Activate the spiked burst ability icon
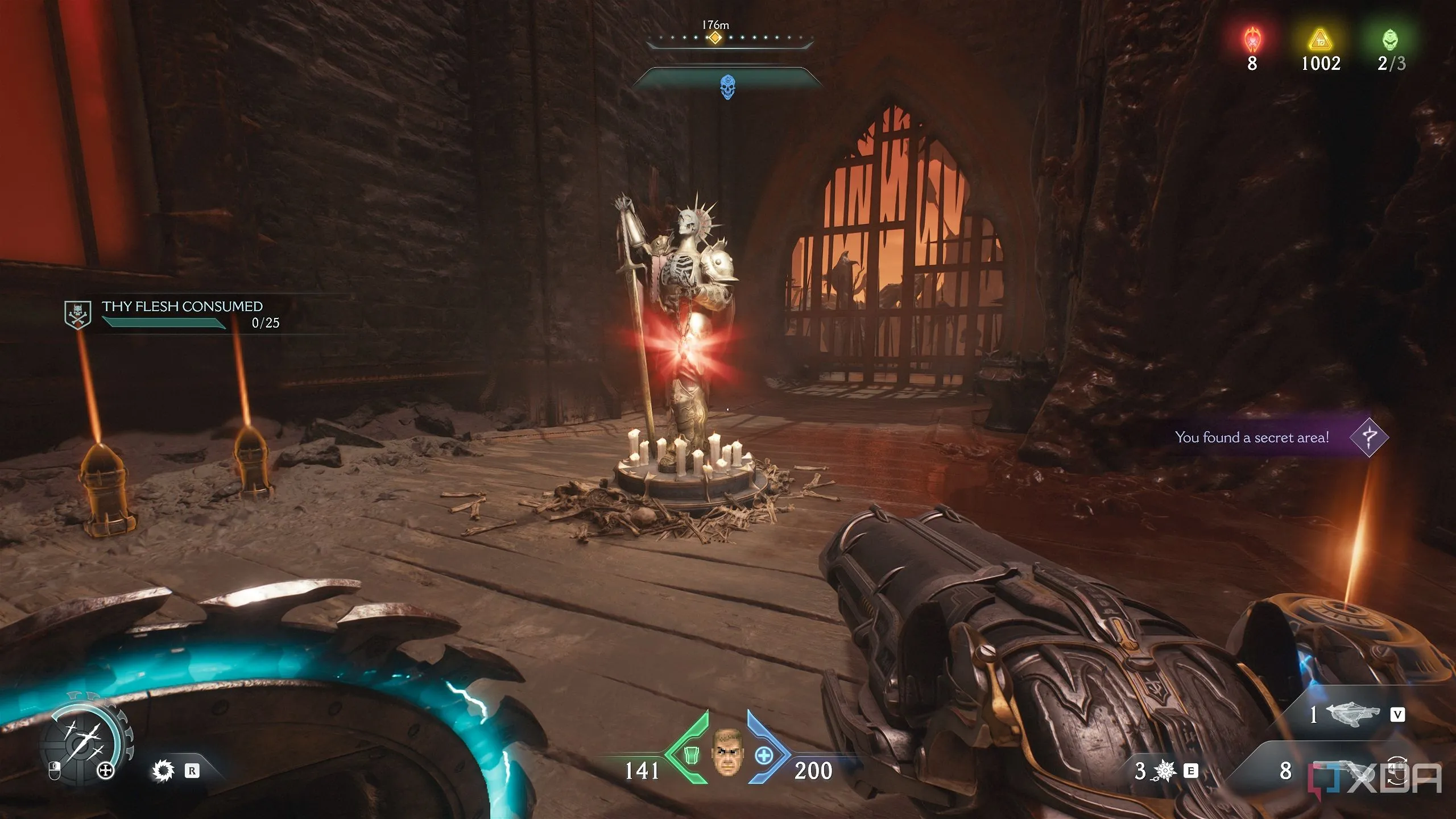This screenshot has height=819, width=1456. 1164,771
